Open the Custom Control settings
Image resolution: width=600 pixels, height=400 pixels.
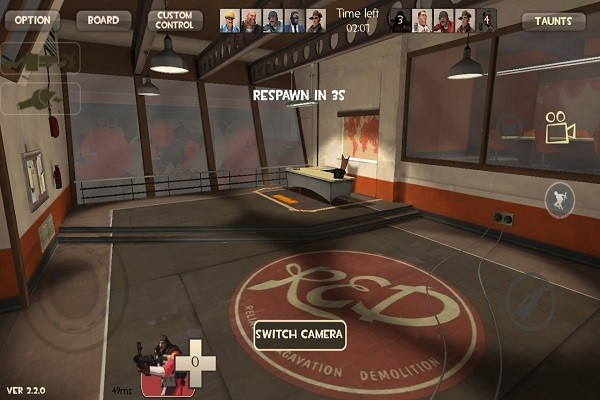click(x=175, y=20)
